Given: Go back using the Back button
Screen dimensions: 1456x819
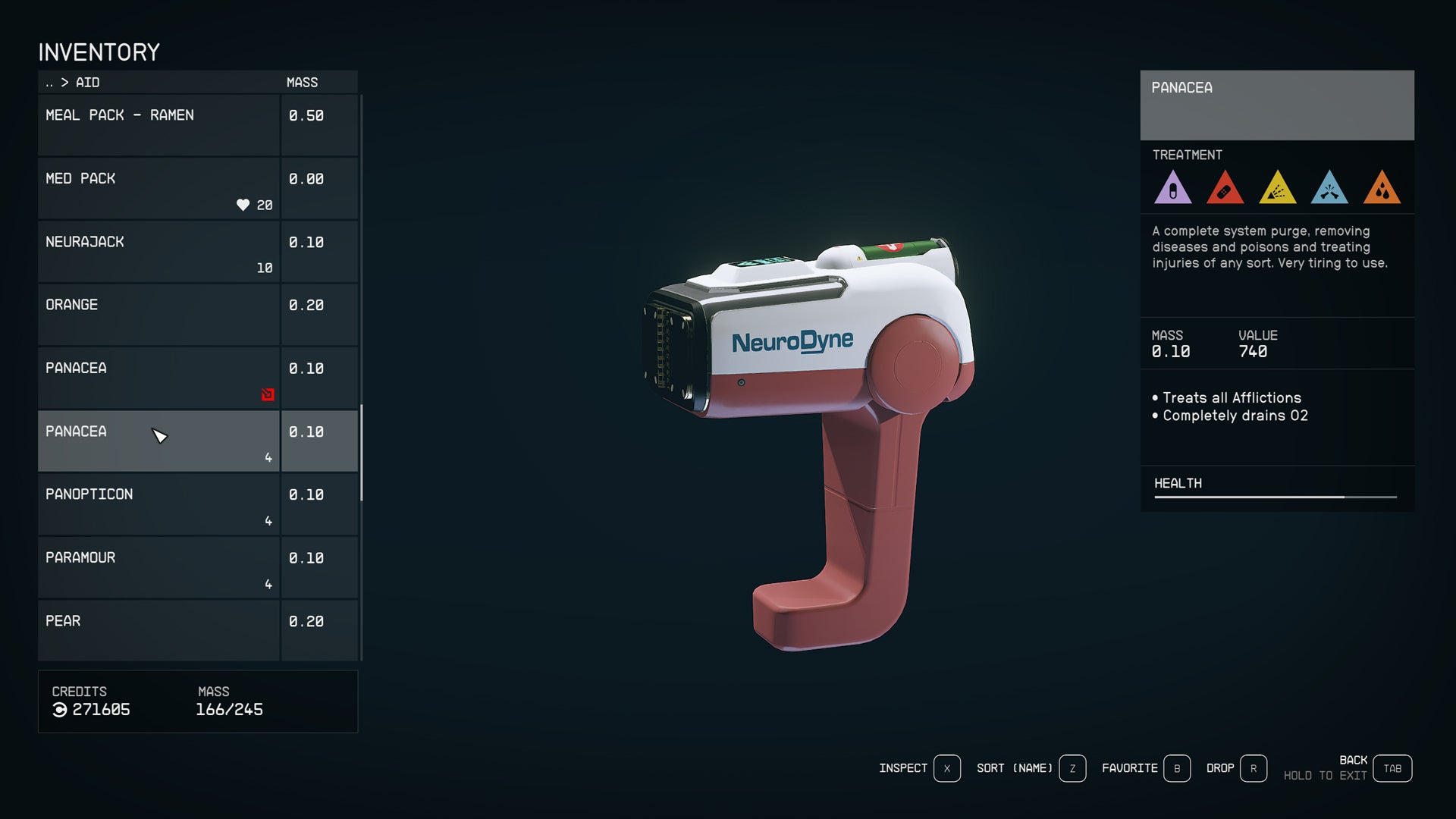Looking at the screenshot, I should (1392, 768).
